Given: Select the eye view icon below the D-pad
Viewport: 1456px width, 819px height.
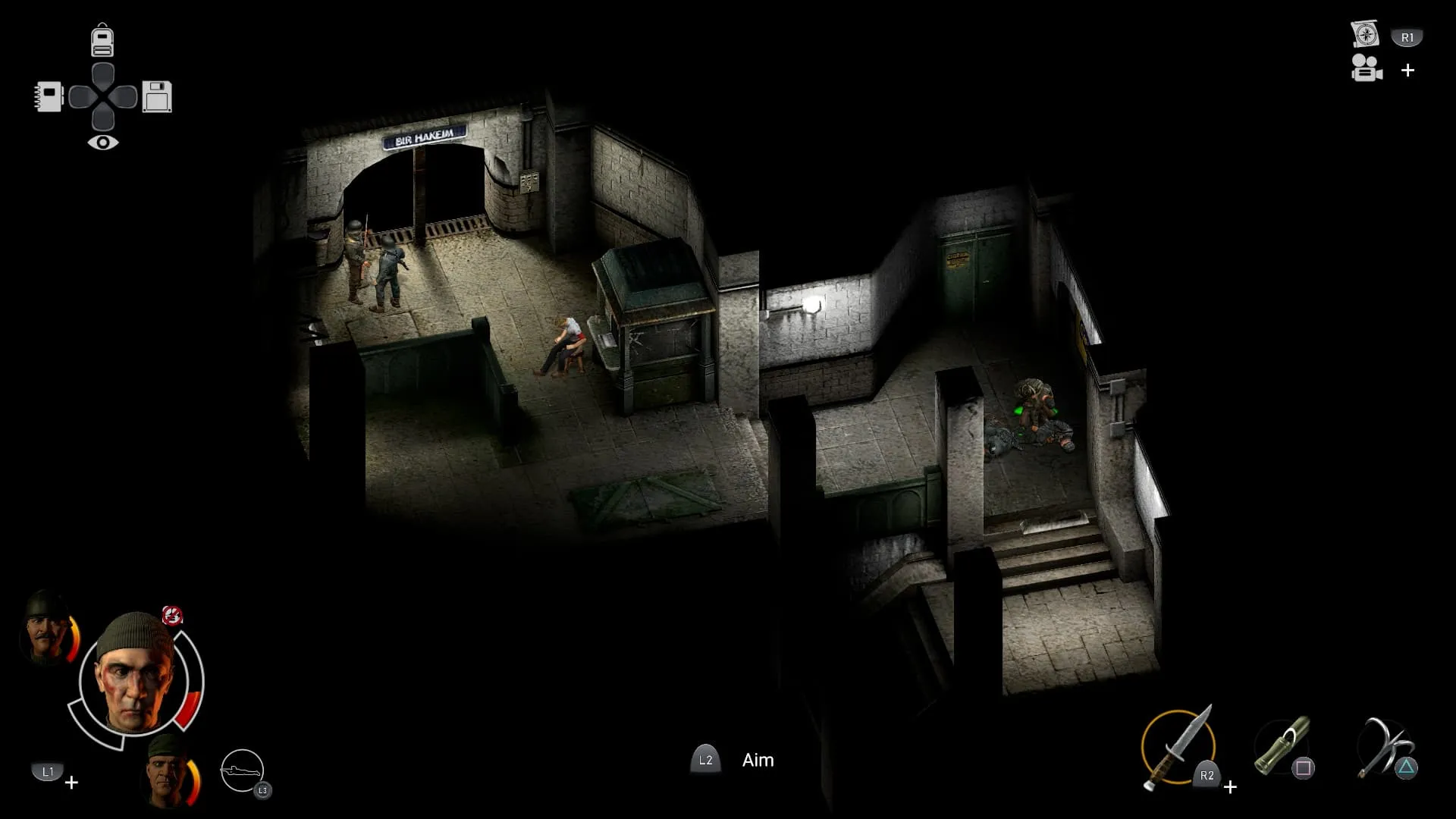Looking at the screenshot, I should [102, 143].
